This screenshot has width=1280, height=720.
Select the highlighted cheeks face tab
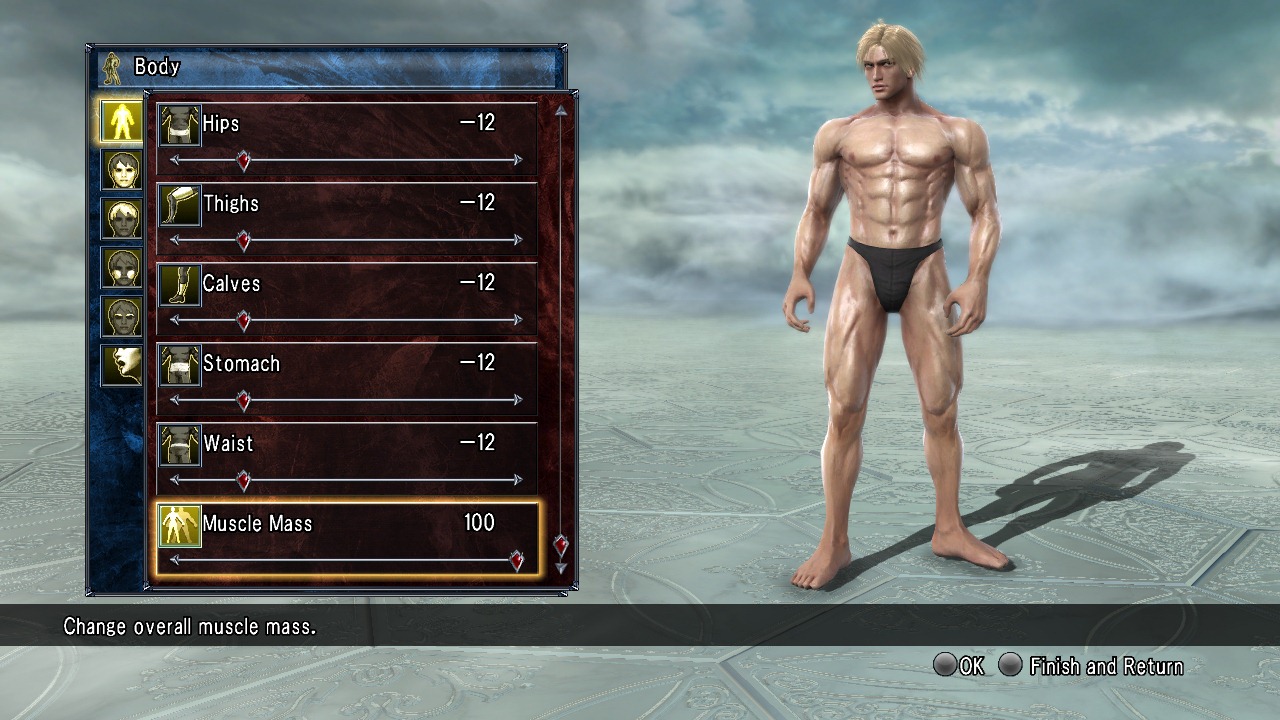(x=123, y=267)
